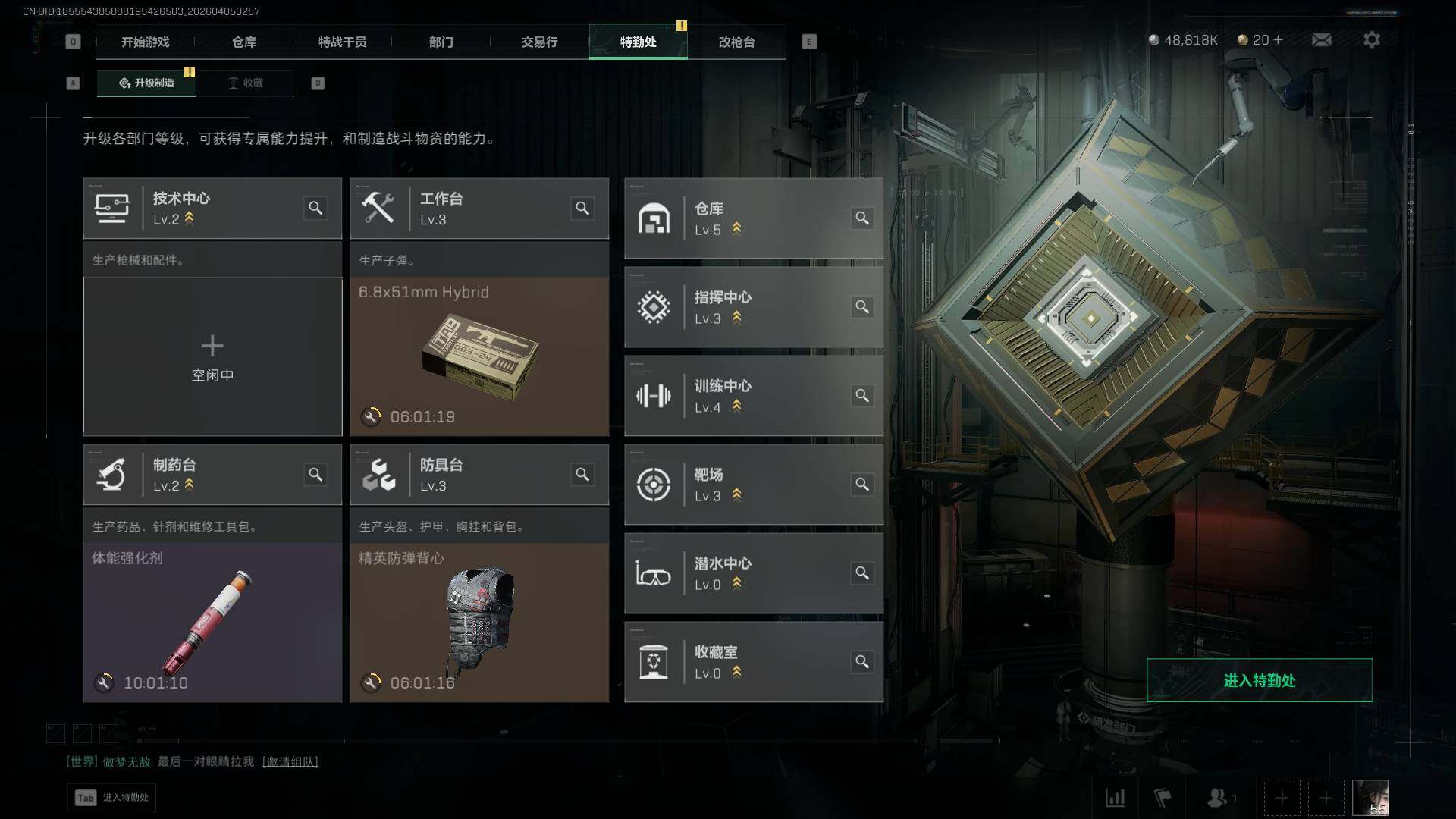Open the 改枪台 tab
Viewport: 1456px width, 819px height.
click(x=736, y=42)
